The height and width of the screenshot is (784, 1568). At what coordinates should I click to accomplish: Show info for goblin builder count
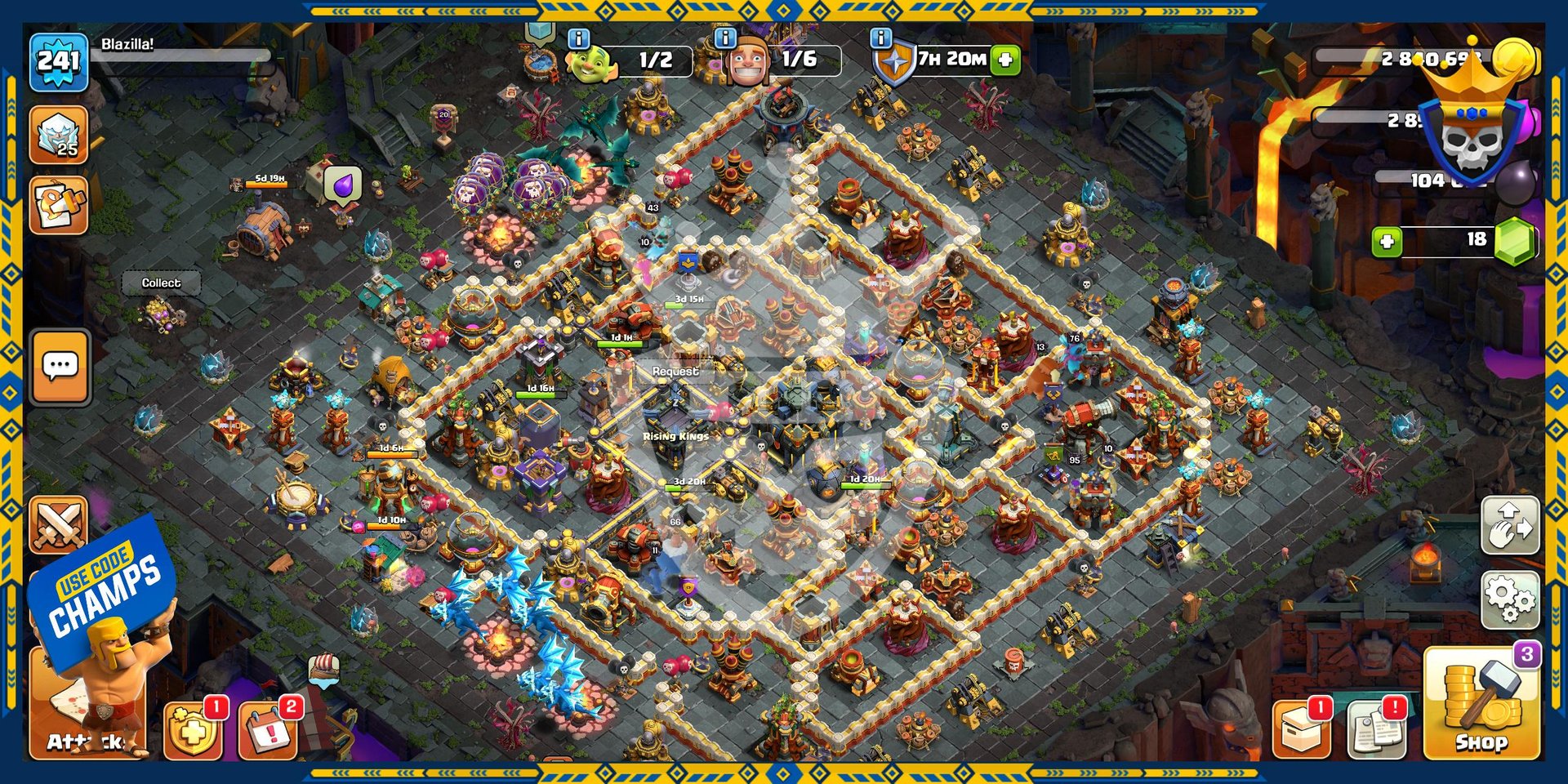578,38
